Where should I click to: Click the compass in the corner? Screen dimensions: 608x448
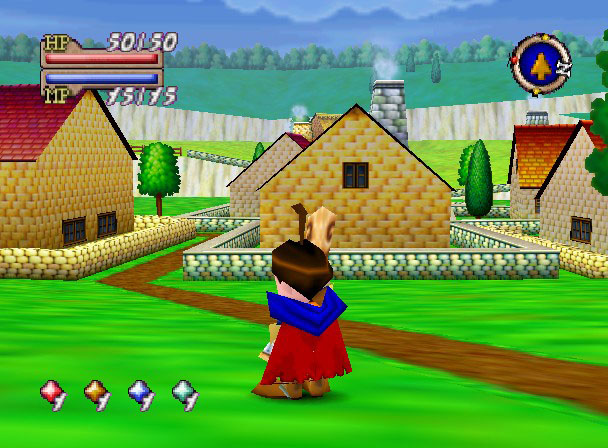coord(541,64)
